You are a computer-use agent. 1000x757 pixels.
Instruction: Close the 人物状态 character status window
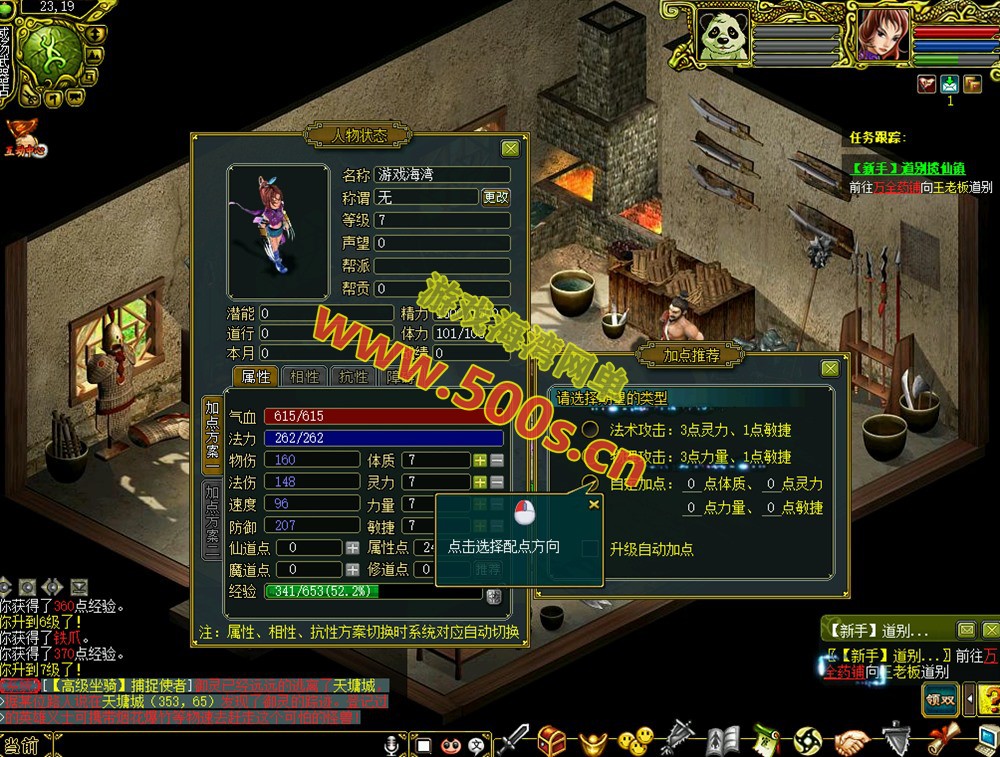coord(510,149)
